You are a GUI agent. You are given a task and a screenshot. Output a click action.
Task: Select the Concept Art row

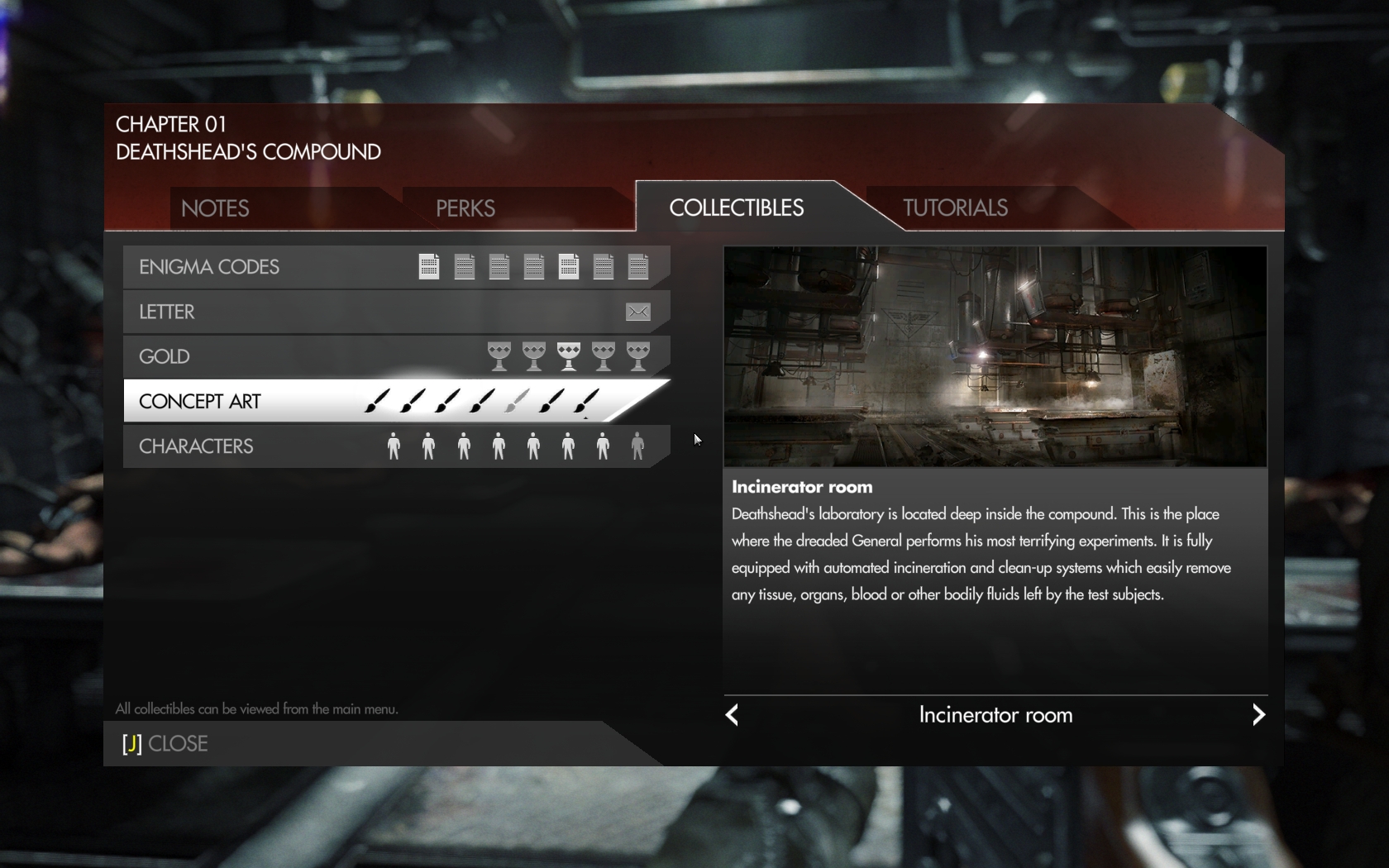(x=200, y=401)
